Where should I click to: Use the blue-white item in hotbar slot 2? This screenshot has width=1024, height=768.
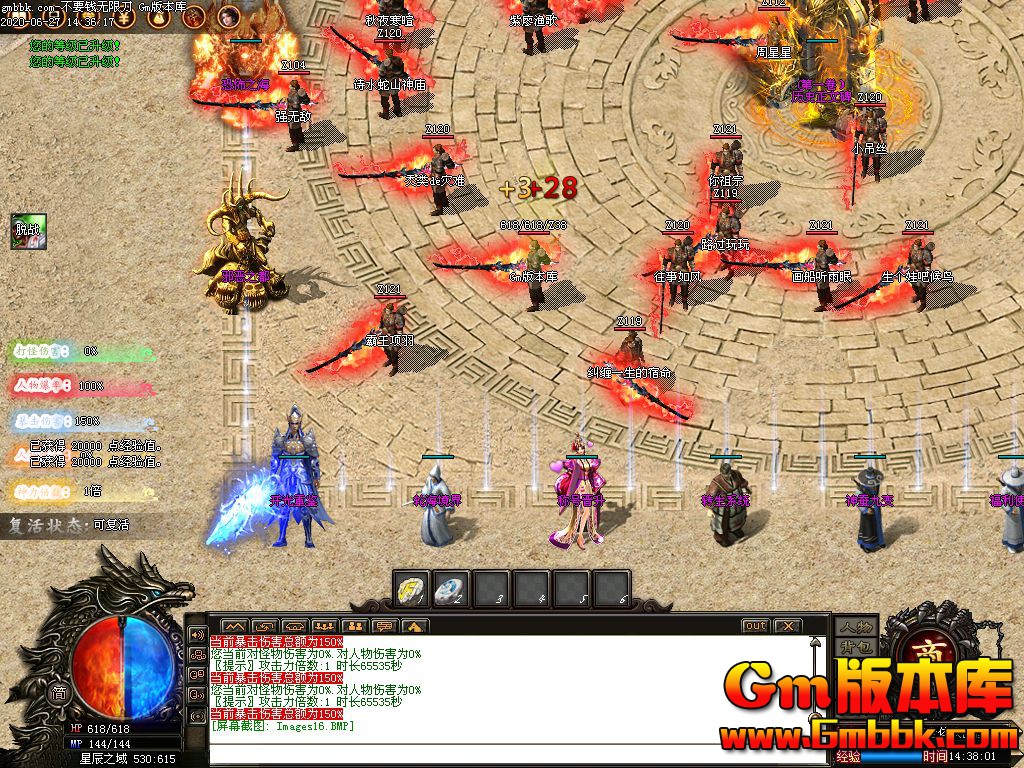click(x=454, y=588)
